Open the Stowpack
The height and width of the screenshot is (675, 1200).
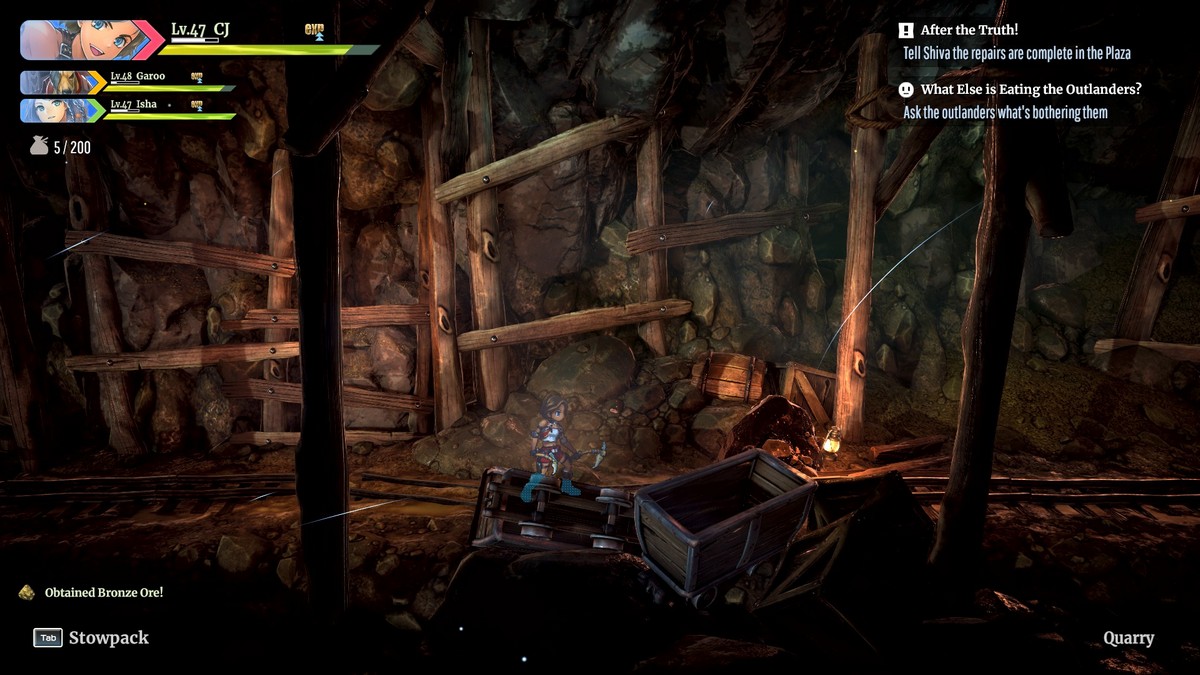pyautogui.click(x=91, y=638)
